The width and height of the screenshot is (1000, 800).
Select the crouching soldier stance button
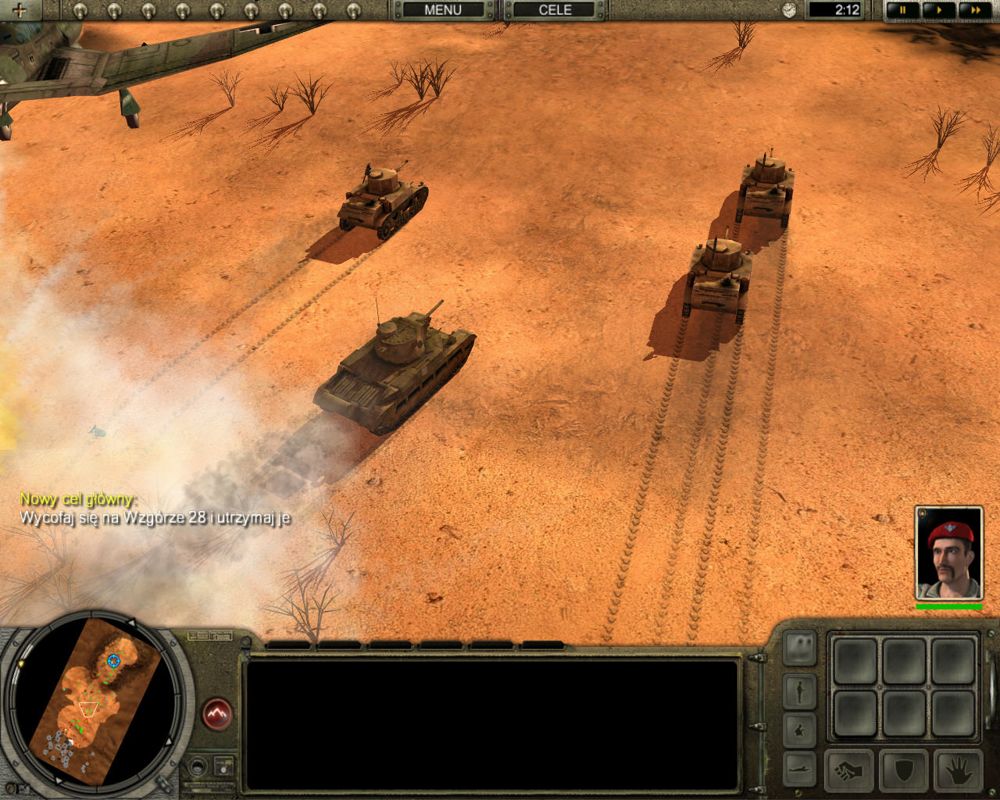click(x=799, y=729)
